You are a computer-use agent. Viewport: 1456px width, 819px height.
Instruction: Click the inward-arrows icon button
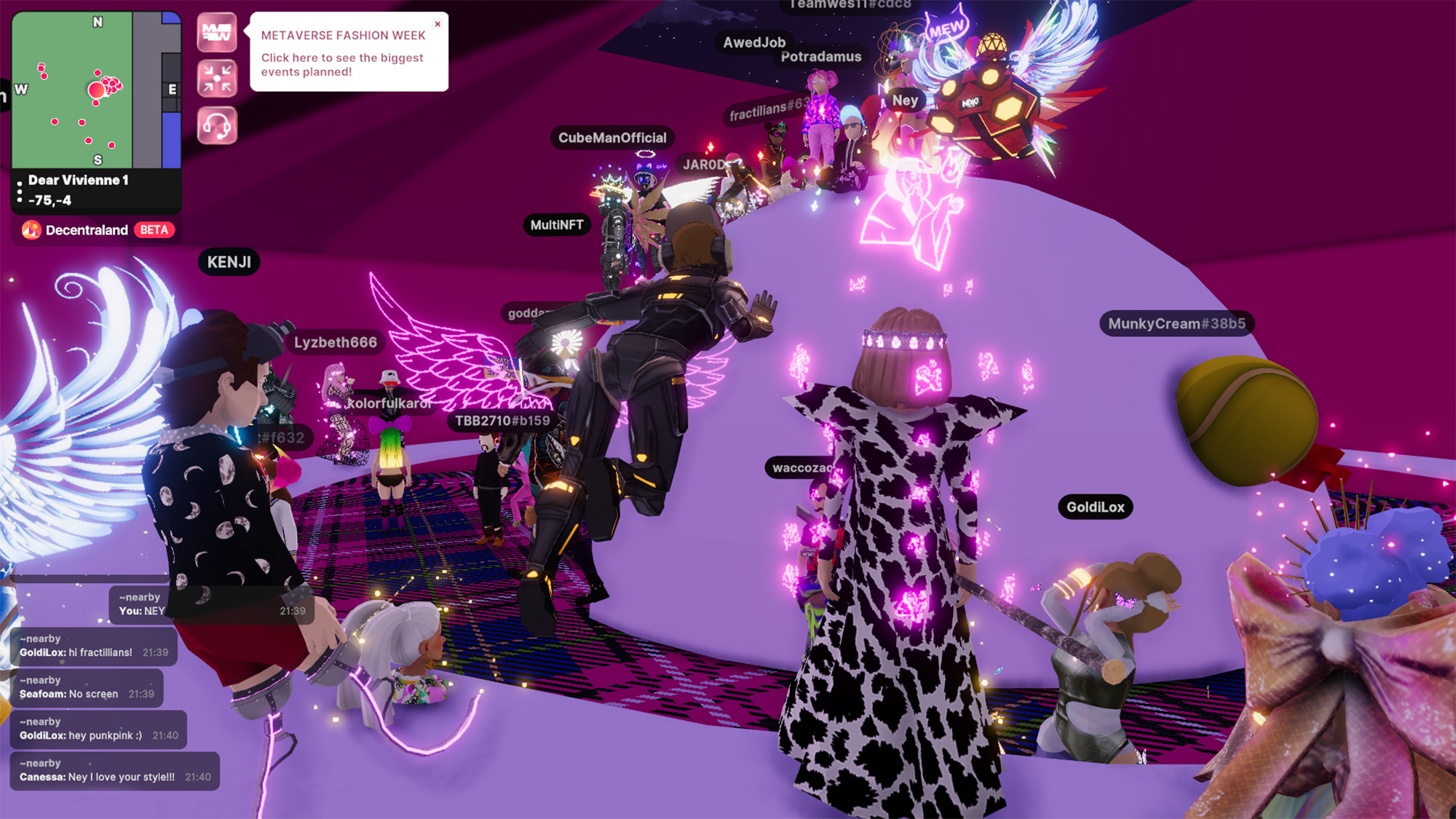point(217,79)
